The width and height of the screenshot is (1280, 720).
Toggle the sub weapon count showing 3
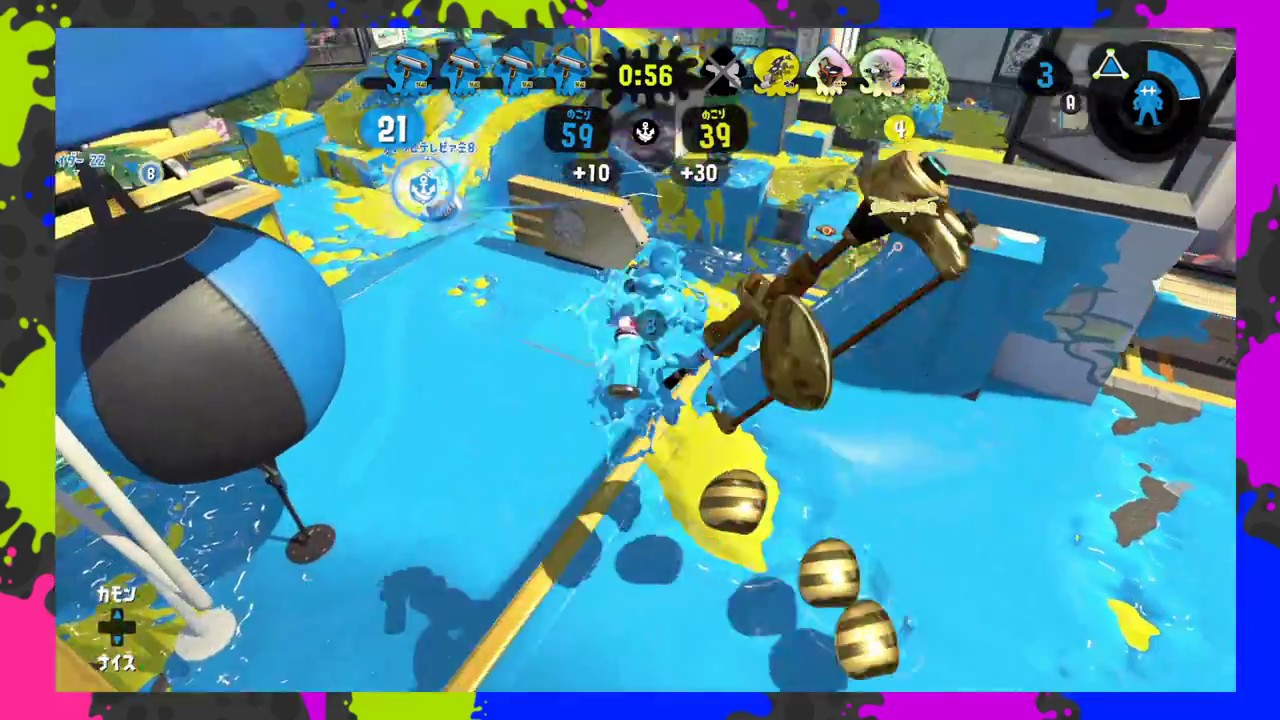(1045, 75)
